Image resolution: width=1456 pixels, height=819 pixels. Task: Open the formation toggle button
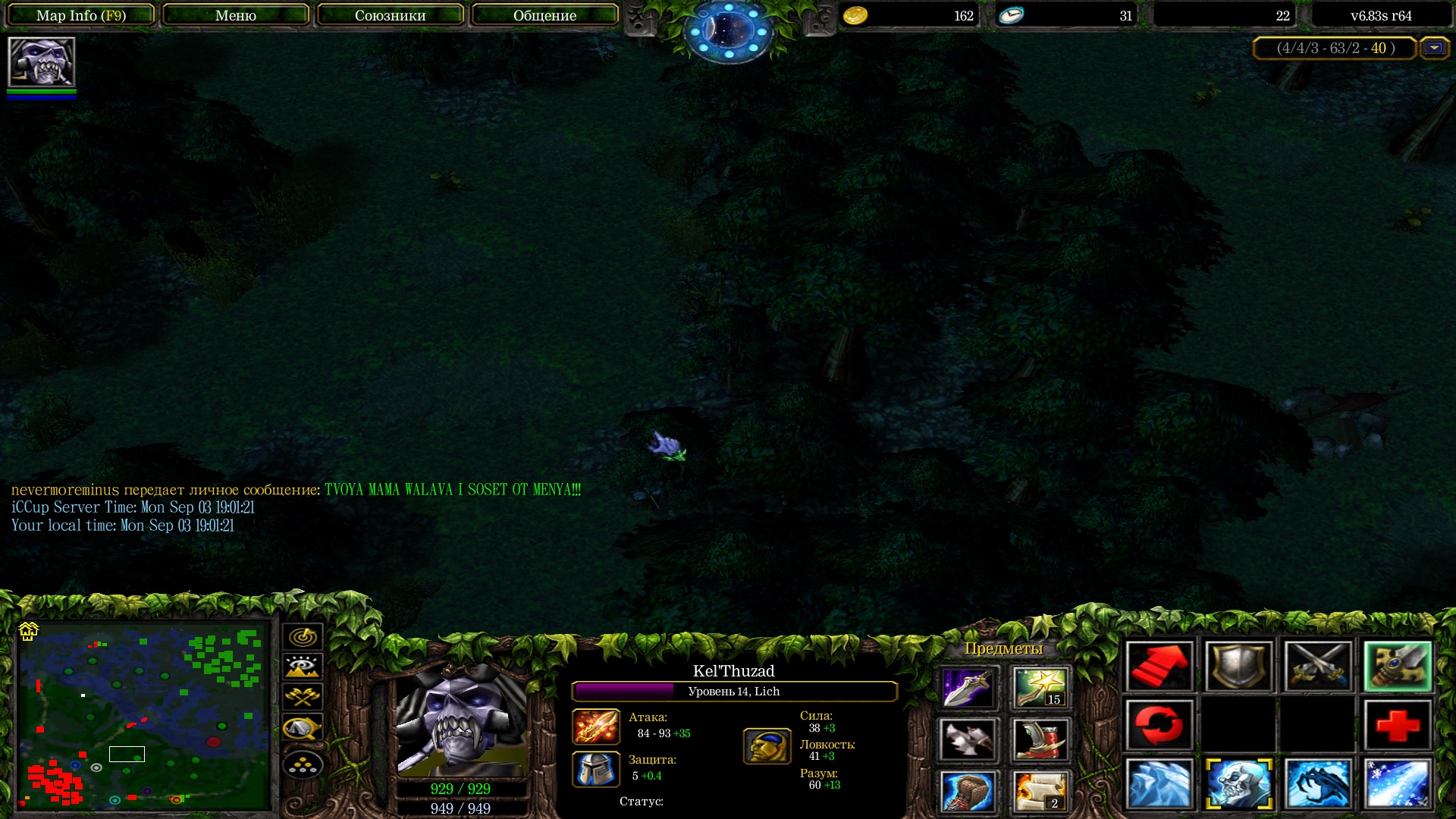click(x=303, y=765)
